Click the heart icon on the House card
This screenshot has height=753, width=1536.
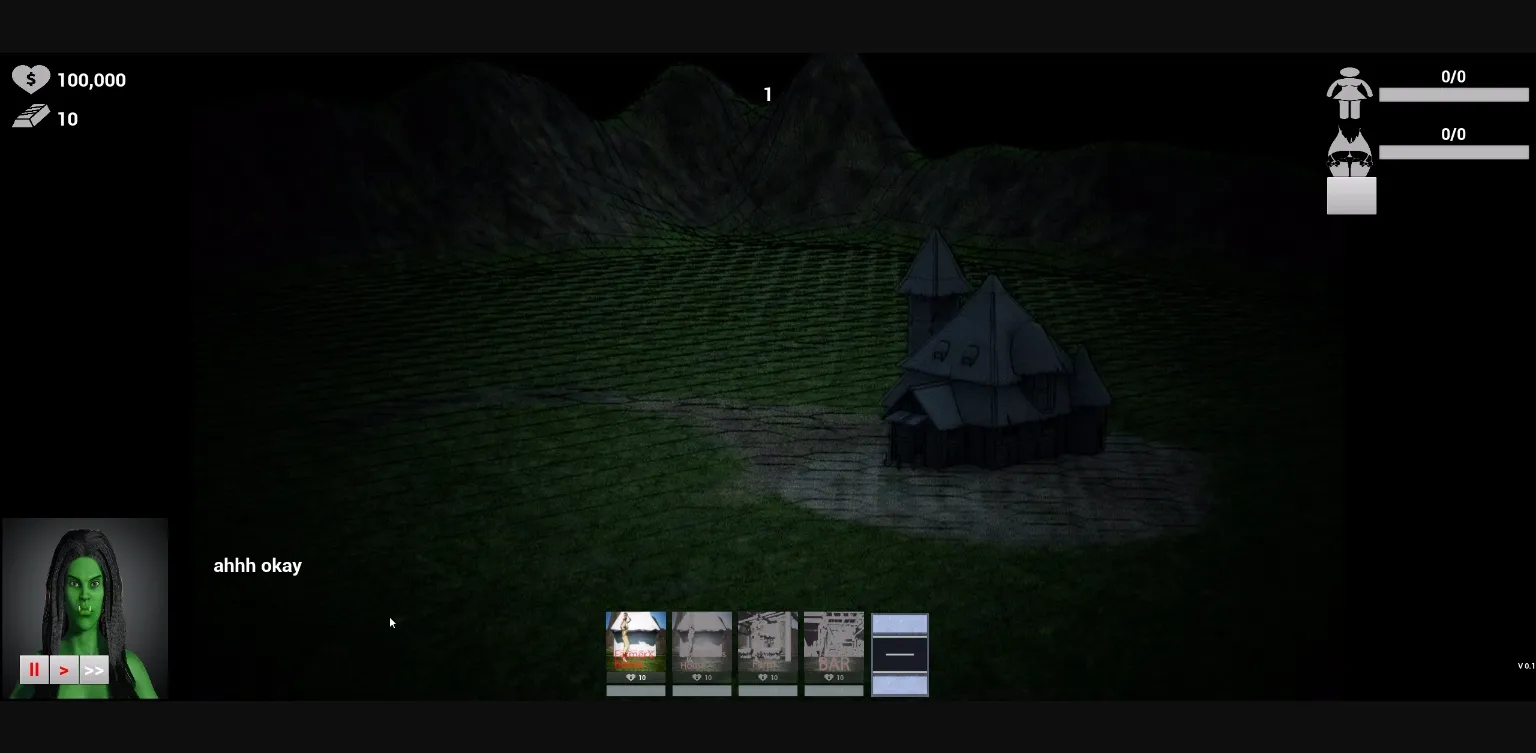pos(697,677)
